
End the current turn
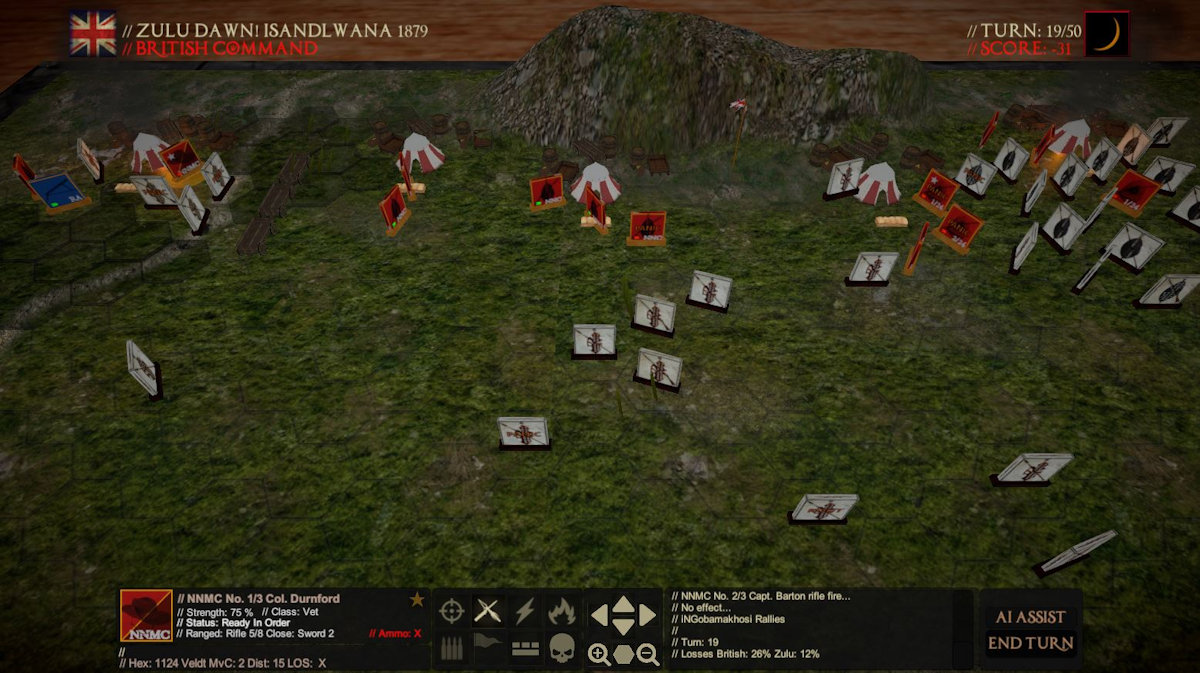[x=1030, y=643]
